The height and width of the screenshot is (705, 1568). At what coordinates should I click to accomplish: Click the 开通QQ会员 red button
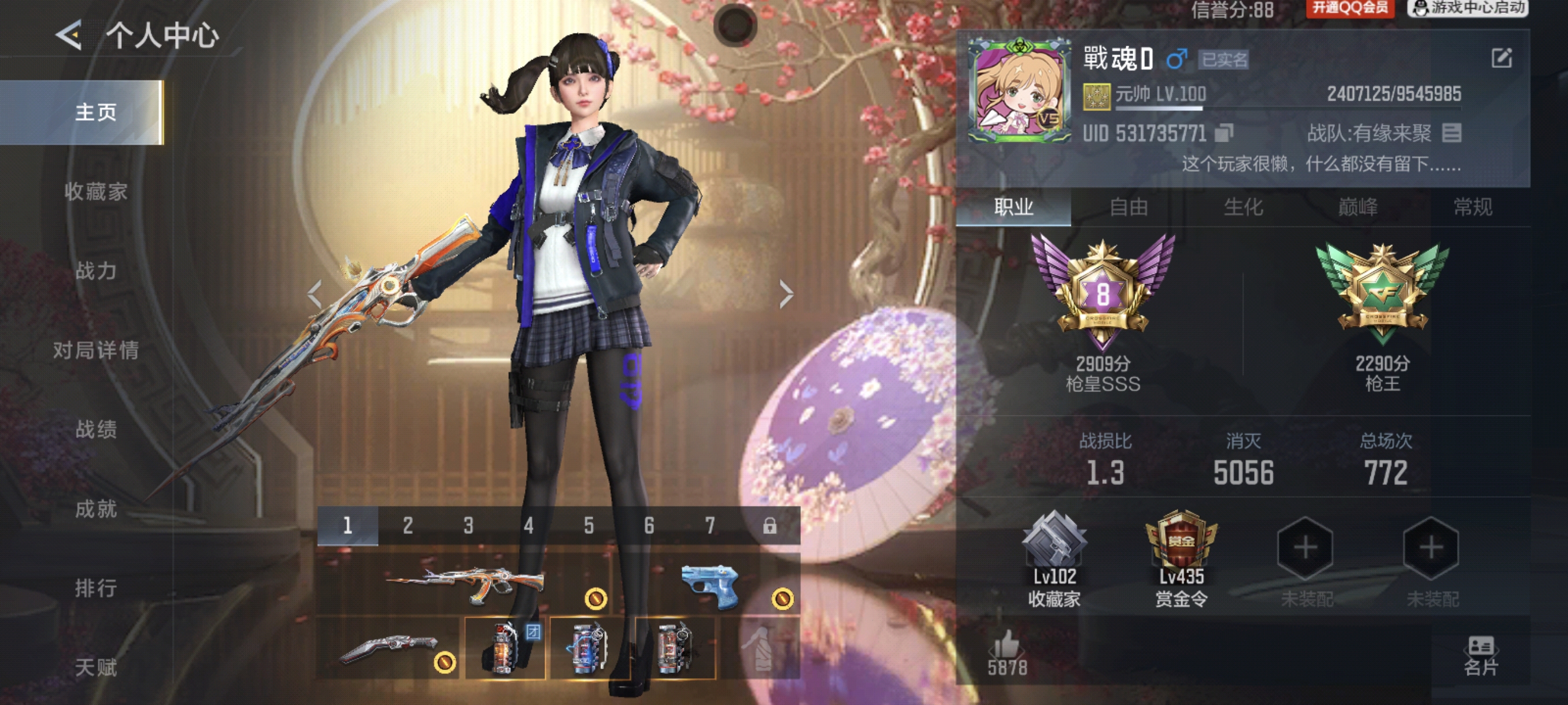(1349, 8)
